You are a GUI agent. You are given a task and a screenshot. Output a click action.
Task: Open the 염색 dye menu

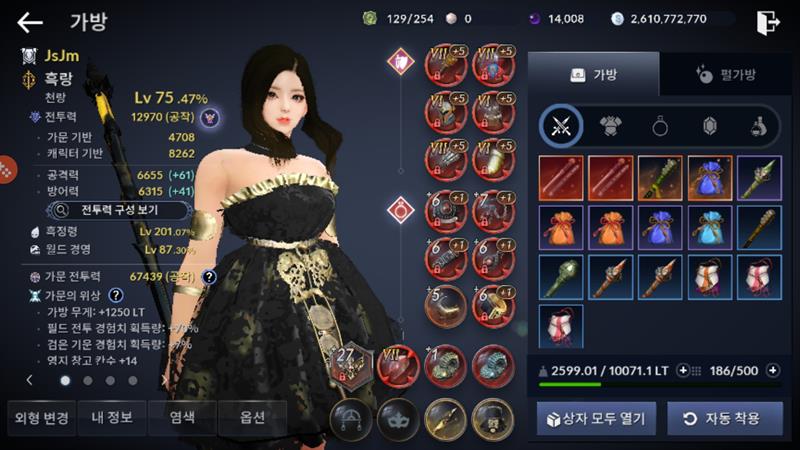(181, 417)
